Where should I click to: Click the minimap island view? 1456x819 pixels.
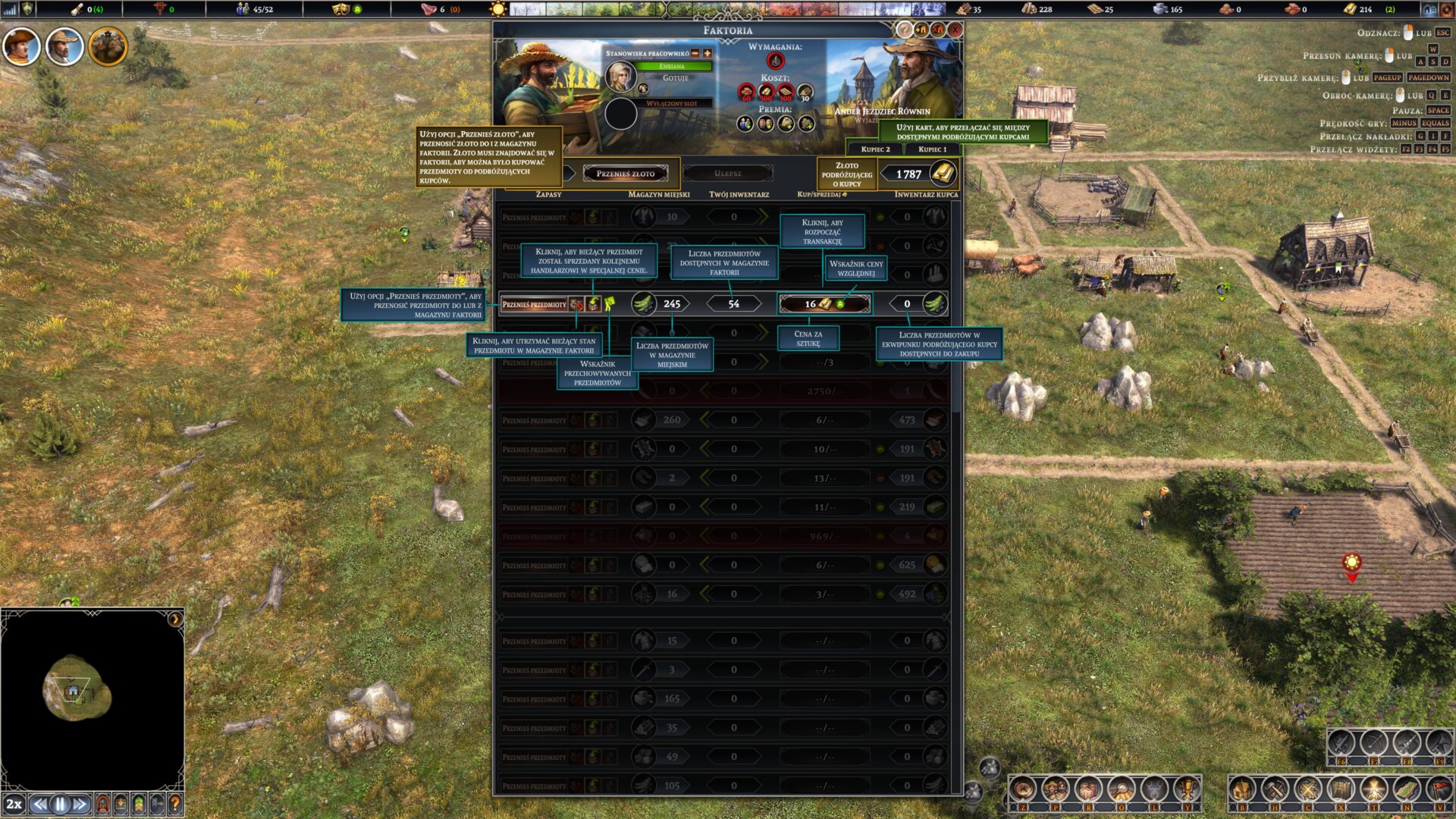click(x=77, y=691)
